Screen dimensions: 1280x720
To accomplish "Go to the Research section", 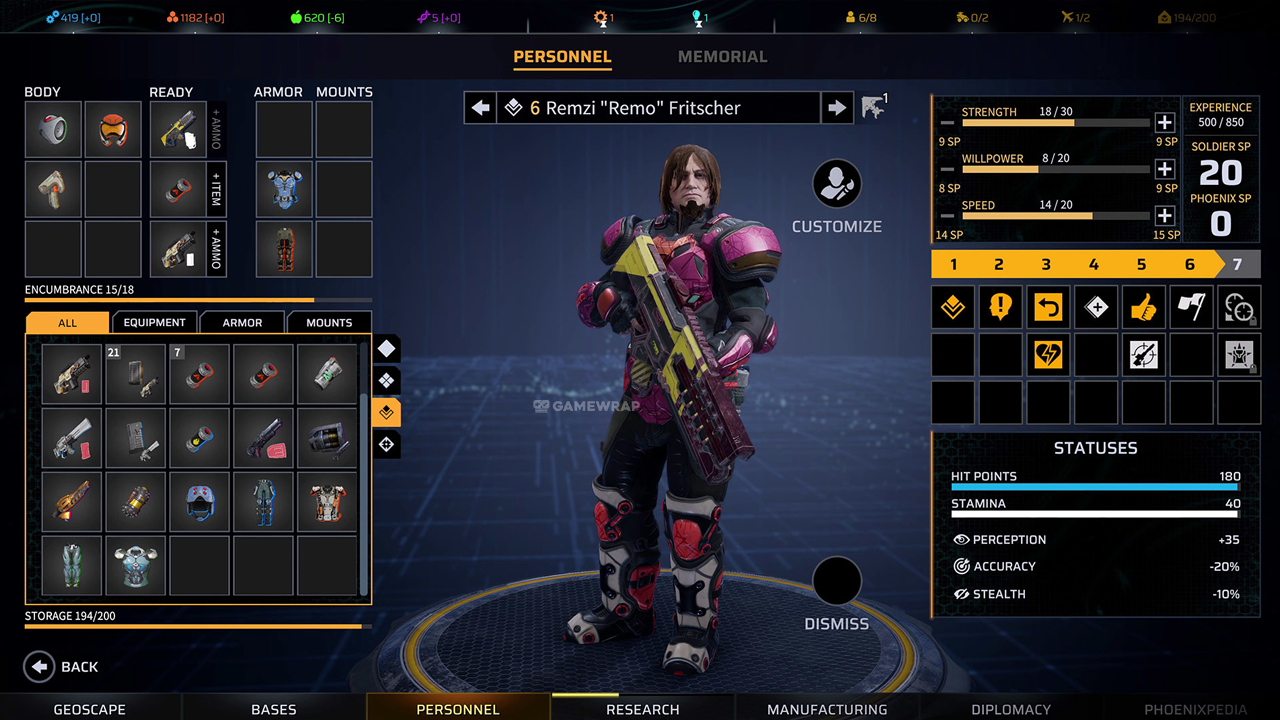I will 642,709.
